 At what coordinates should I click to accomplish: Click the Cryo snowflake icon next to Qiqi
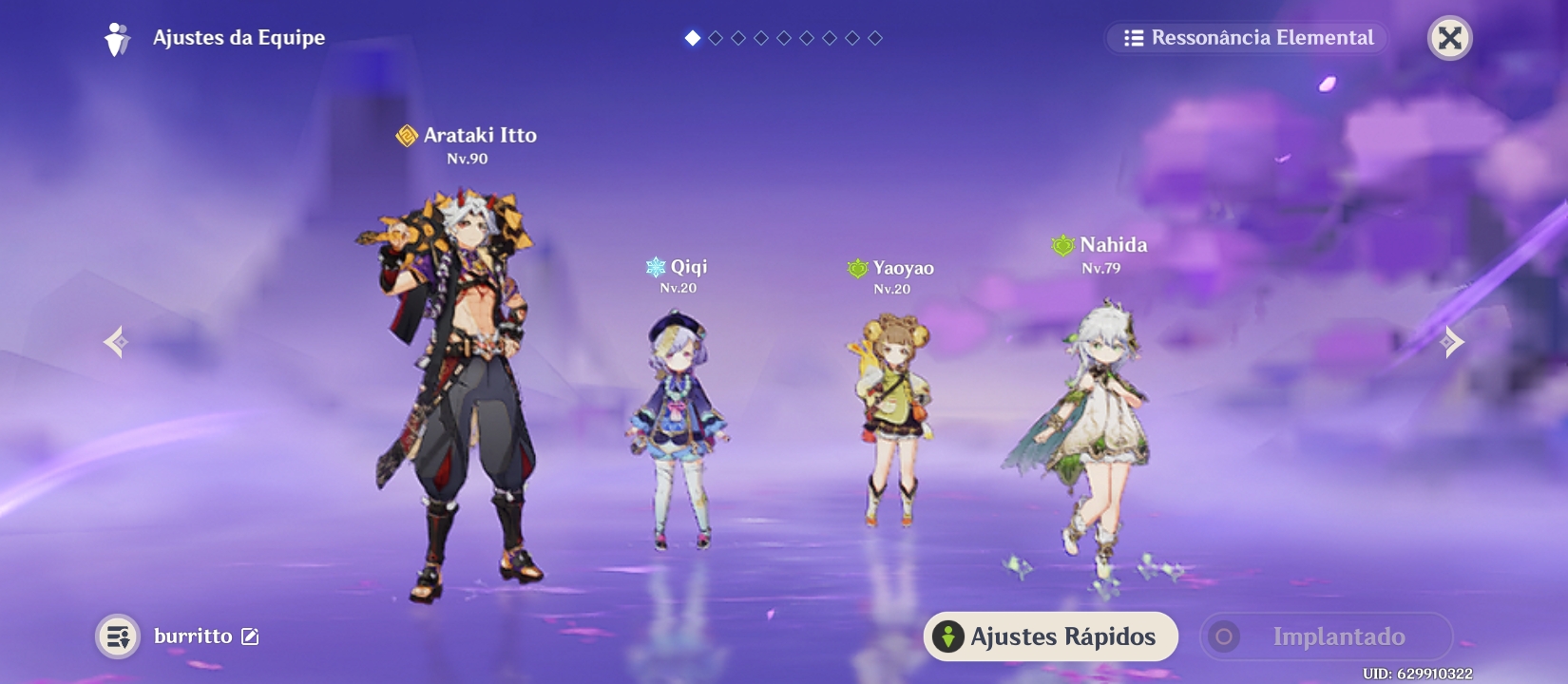pyautogui.click(x=654, y=267)
